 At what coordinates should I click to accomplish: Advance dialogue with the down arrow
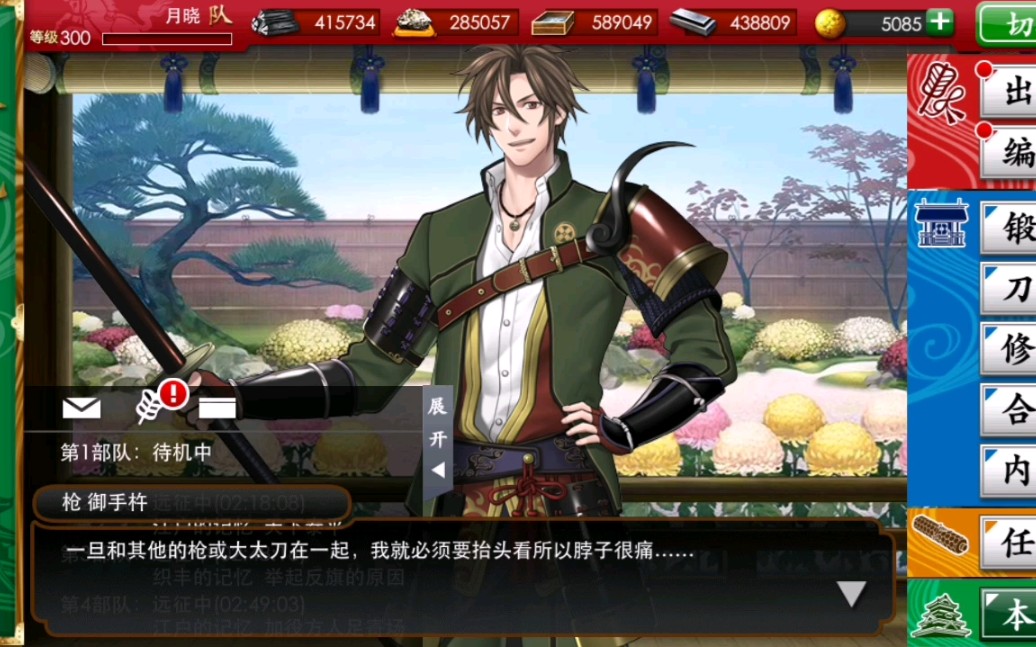pos(851,594)
